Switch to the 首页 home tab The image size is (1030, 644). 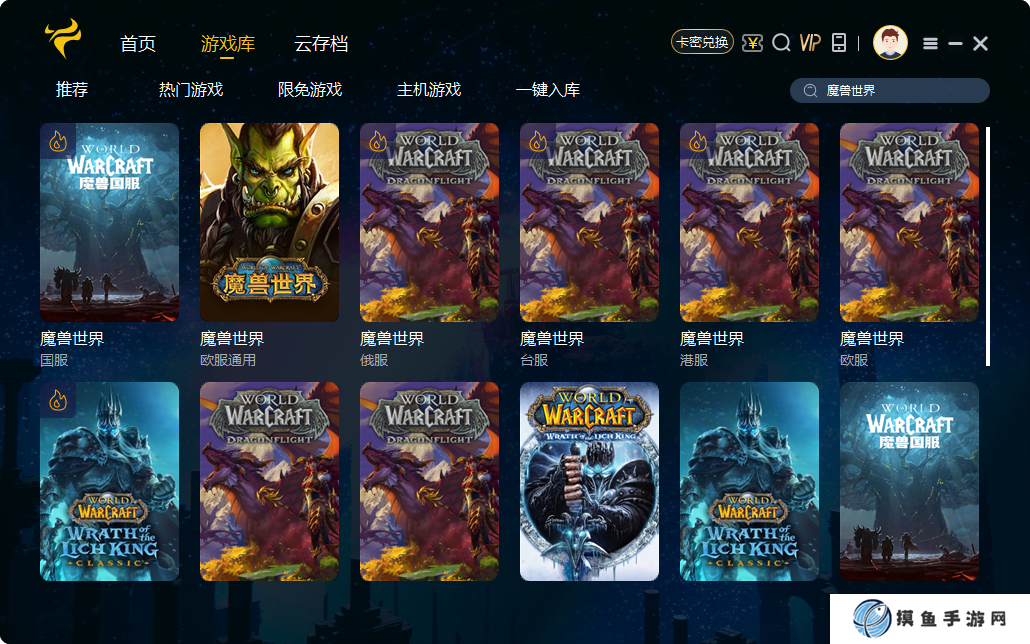point(138,44)
